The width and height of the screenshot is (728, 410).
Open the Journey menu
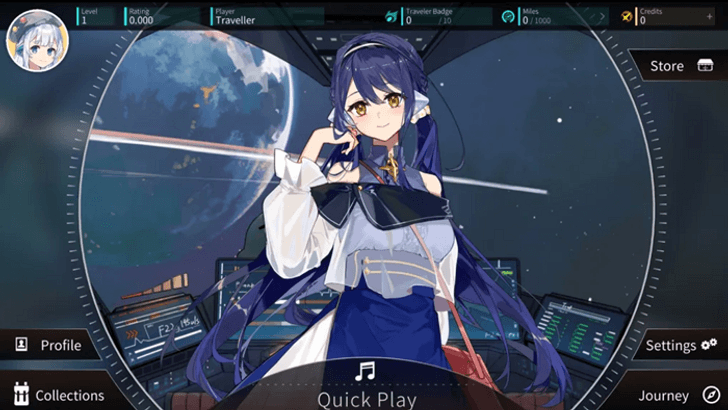click(x=678, y=395)
